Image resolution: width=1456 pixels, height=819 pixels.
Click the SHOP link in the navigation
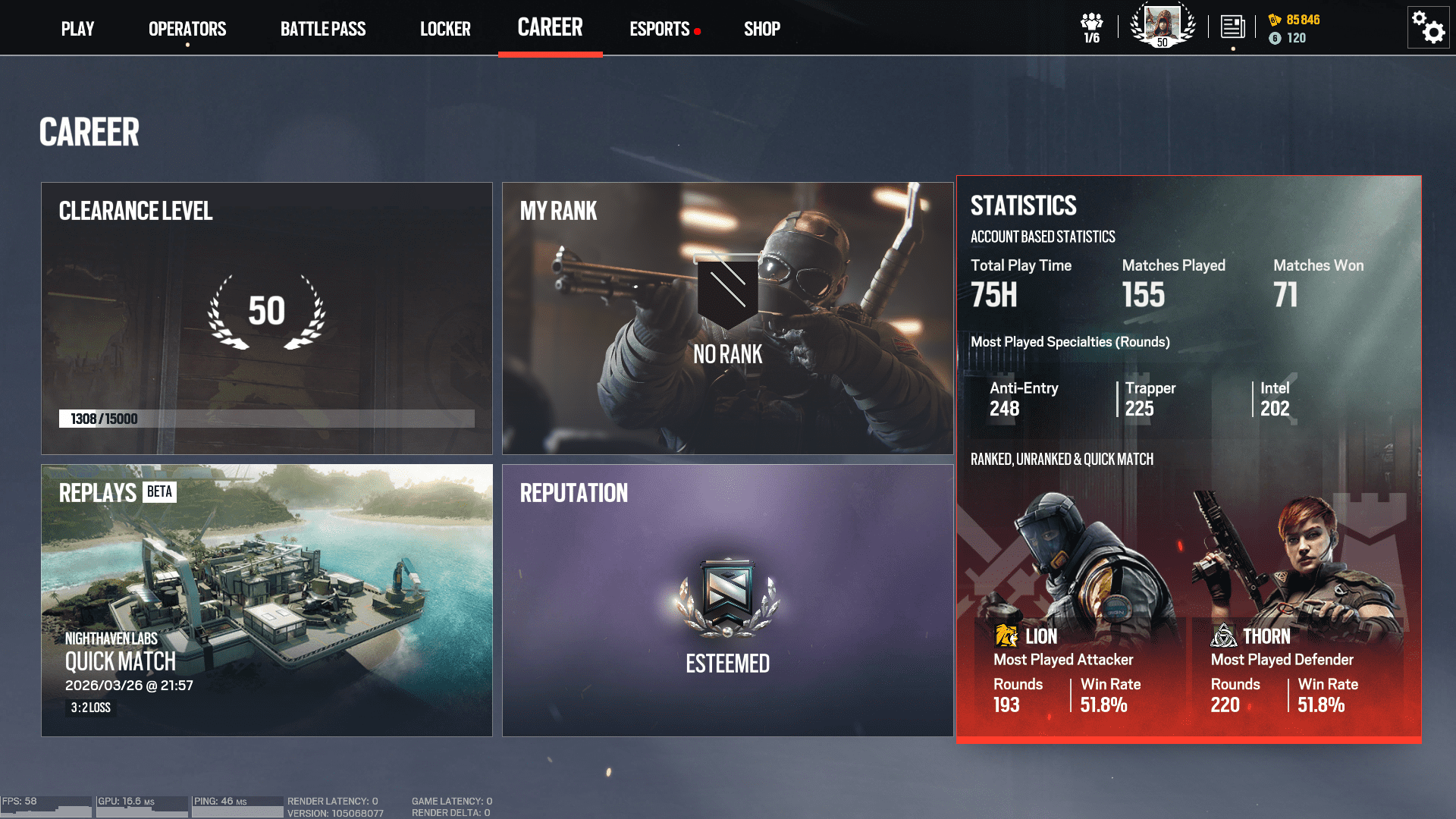click(761, 28)
